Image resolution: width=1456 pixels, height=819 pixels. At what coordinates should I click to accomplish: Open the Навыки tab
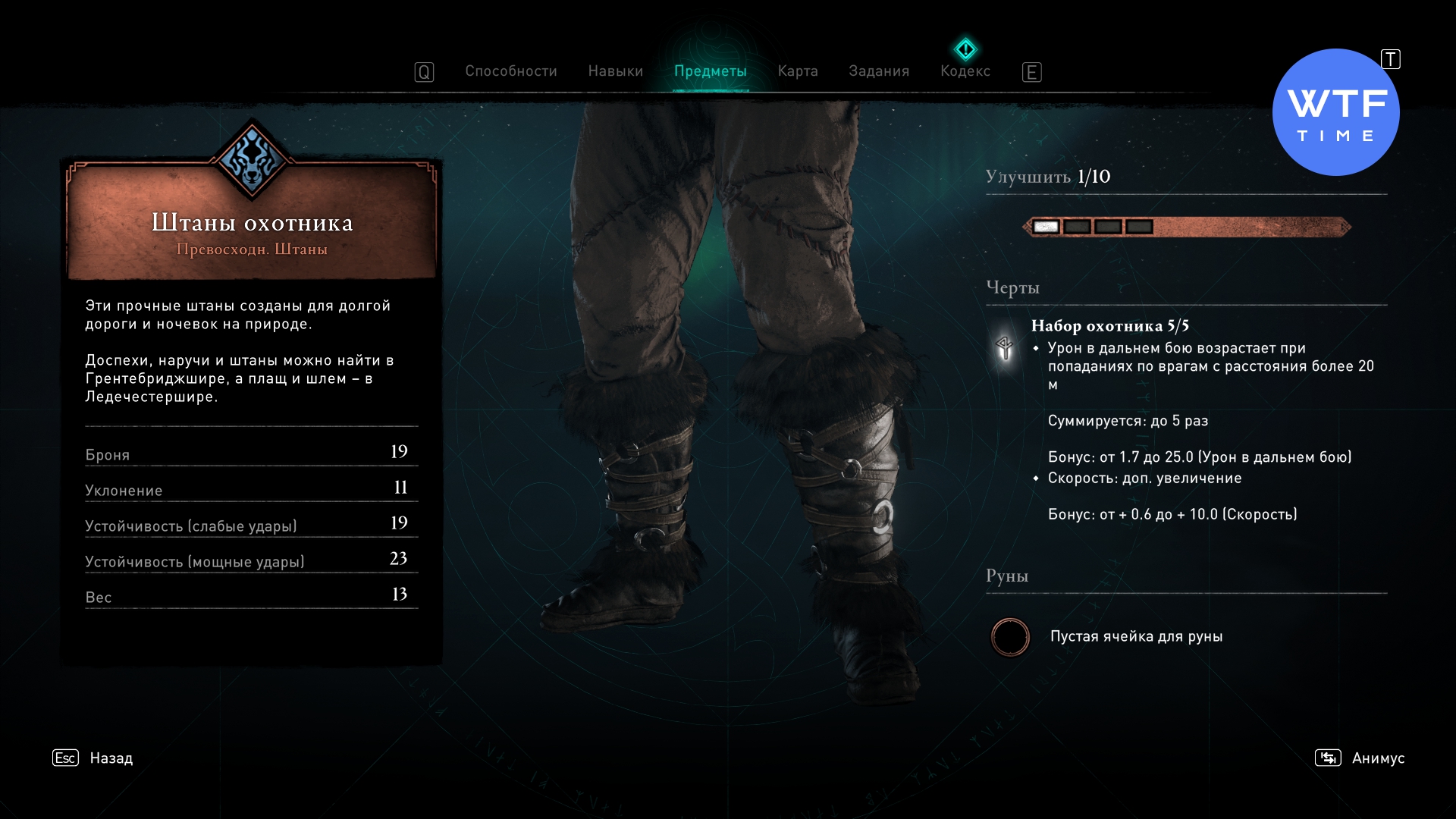pos(615,71)
